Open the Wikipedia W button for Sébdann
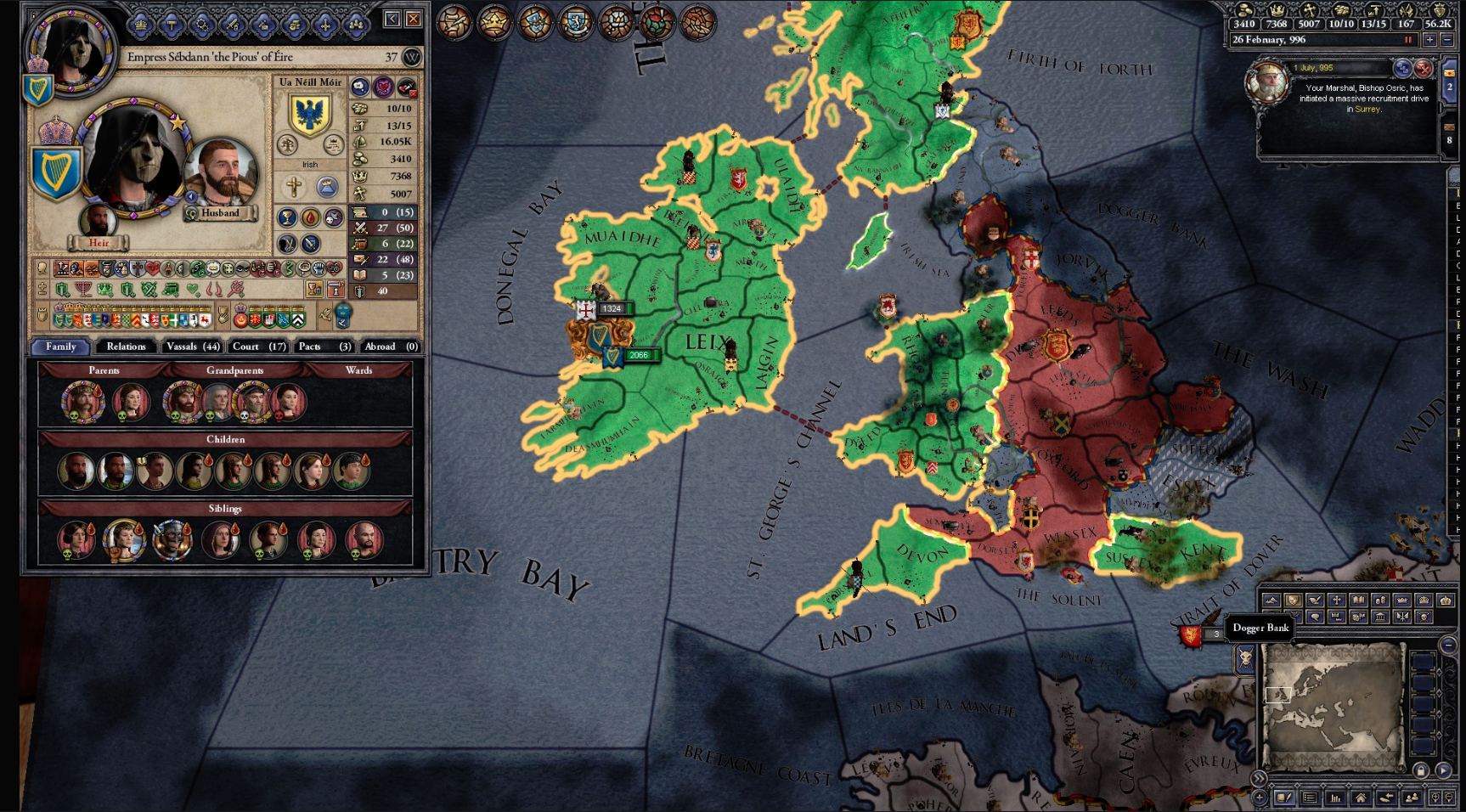1466x812 pixels. [x=412, y=57]
